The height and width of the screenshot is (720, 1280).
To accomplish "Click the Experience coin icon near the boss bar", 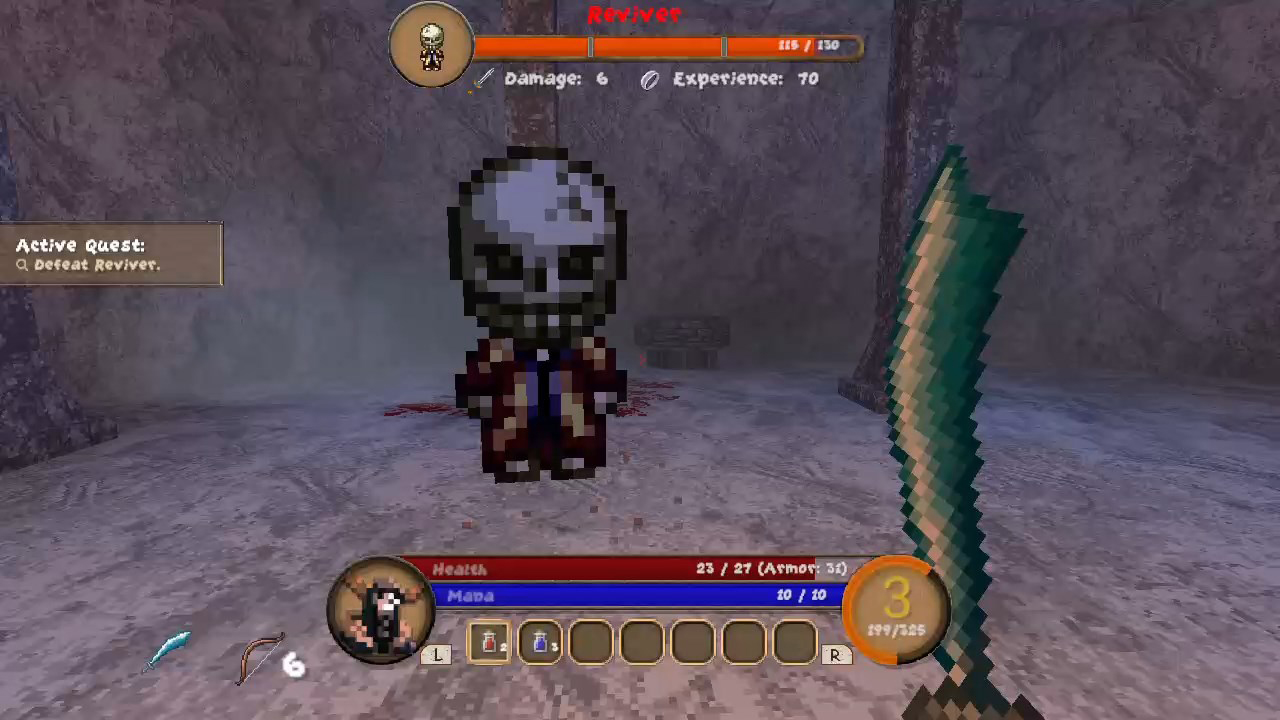I will coord(648,79).
